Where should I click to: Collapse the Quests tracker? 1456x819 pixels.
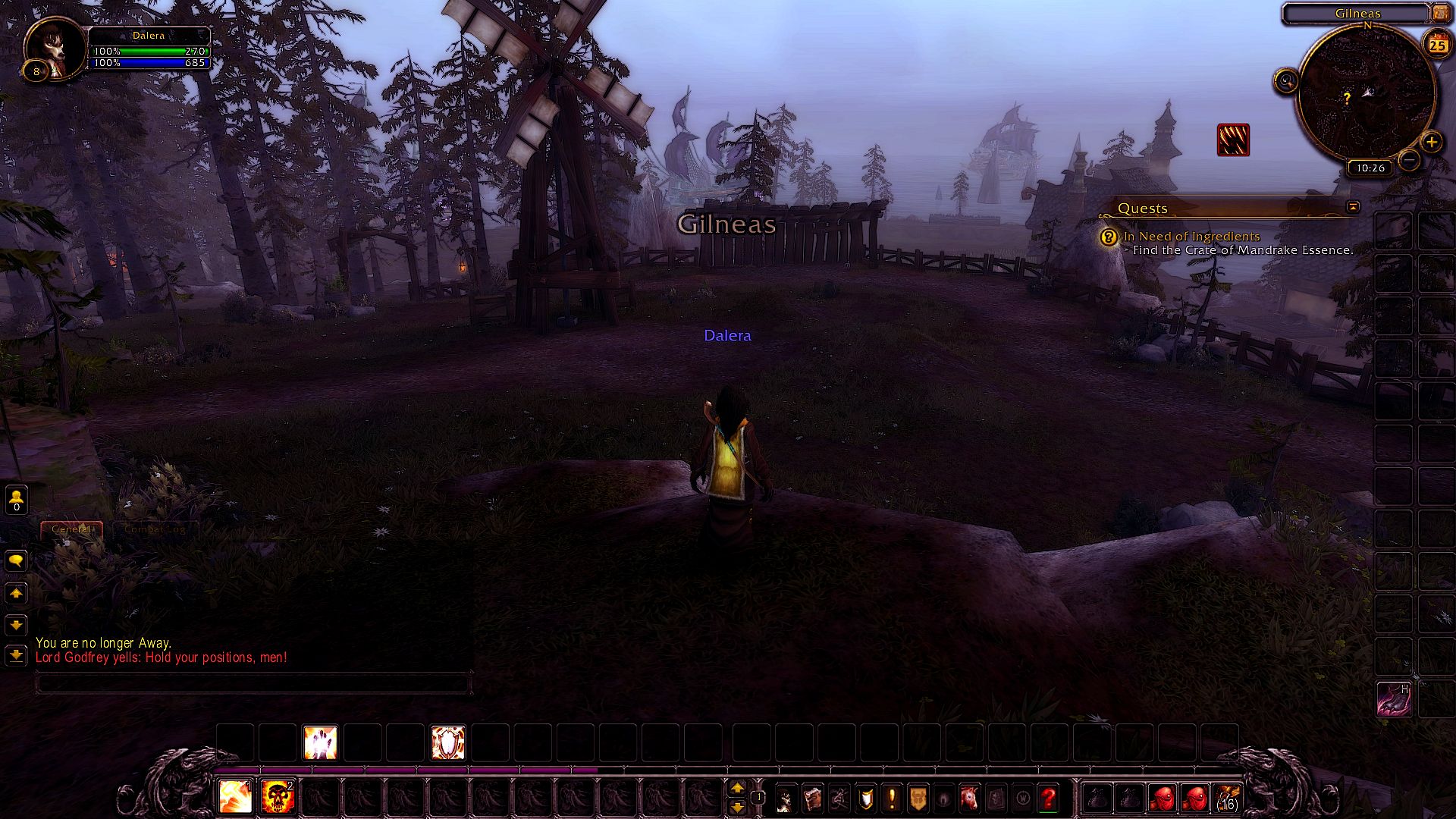(1352, 206)
